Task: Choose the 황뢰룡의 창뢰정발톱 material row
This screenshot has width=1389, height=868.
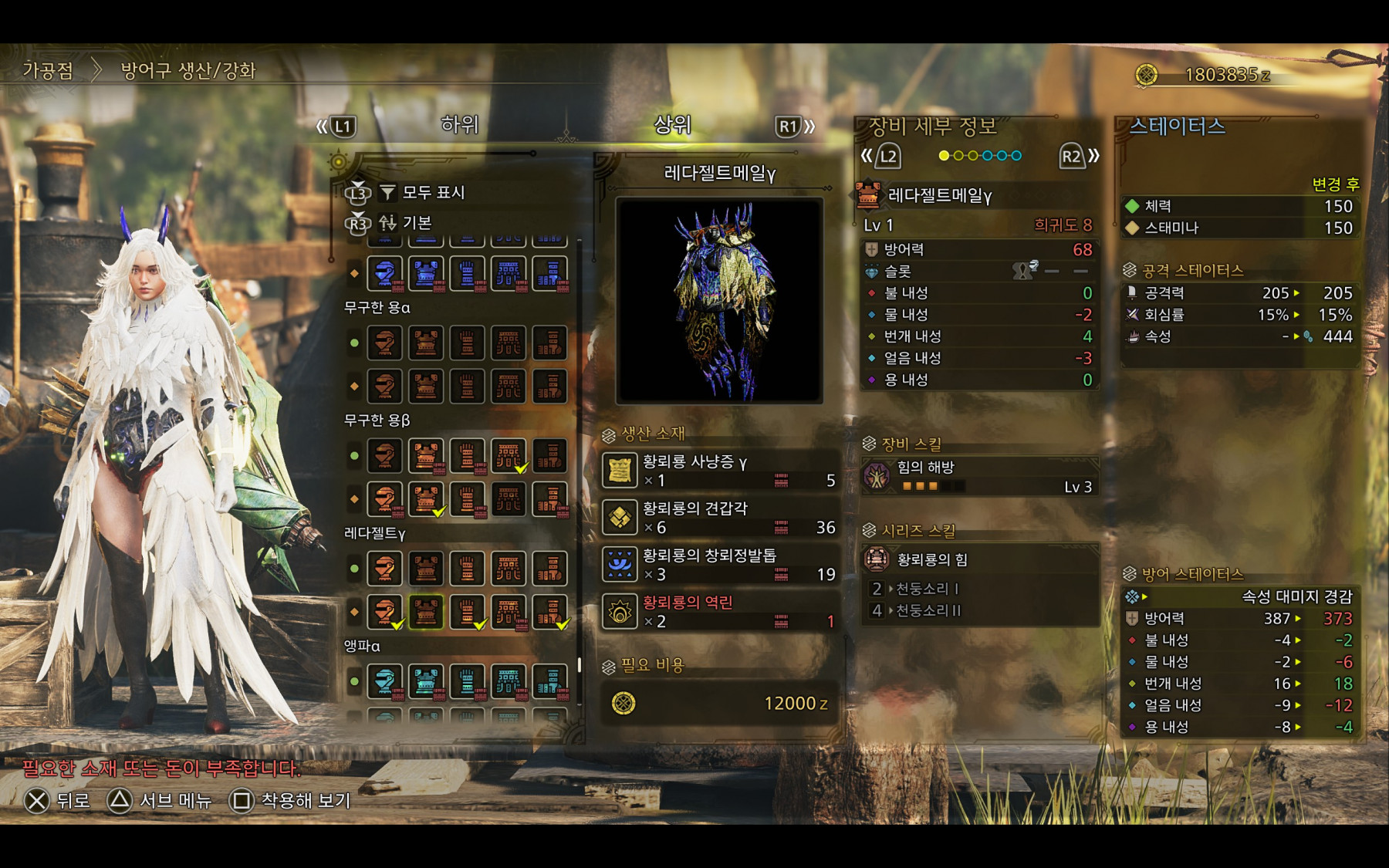Action: click(x=720, y=565)
